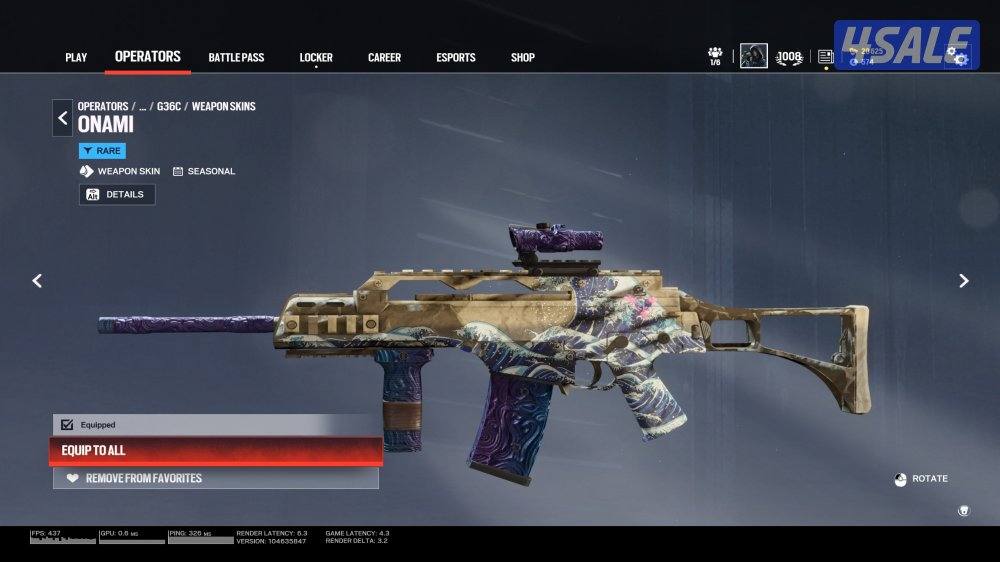This screenshot has width=1000, height=562.
Task: Open the squad party icon
Action: (x=715, y=55)
